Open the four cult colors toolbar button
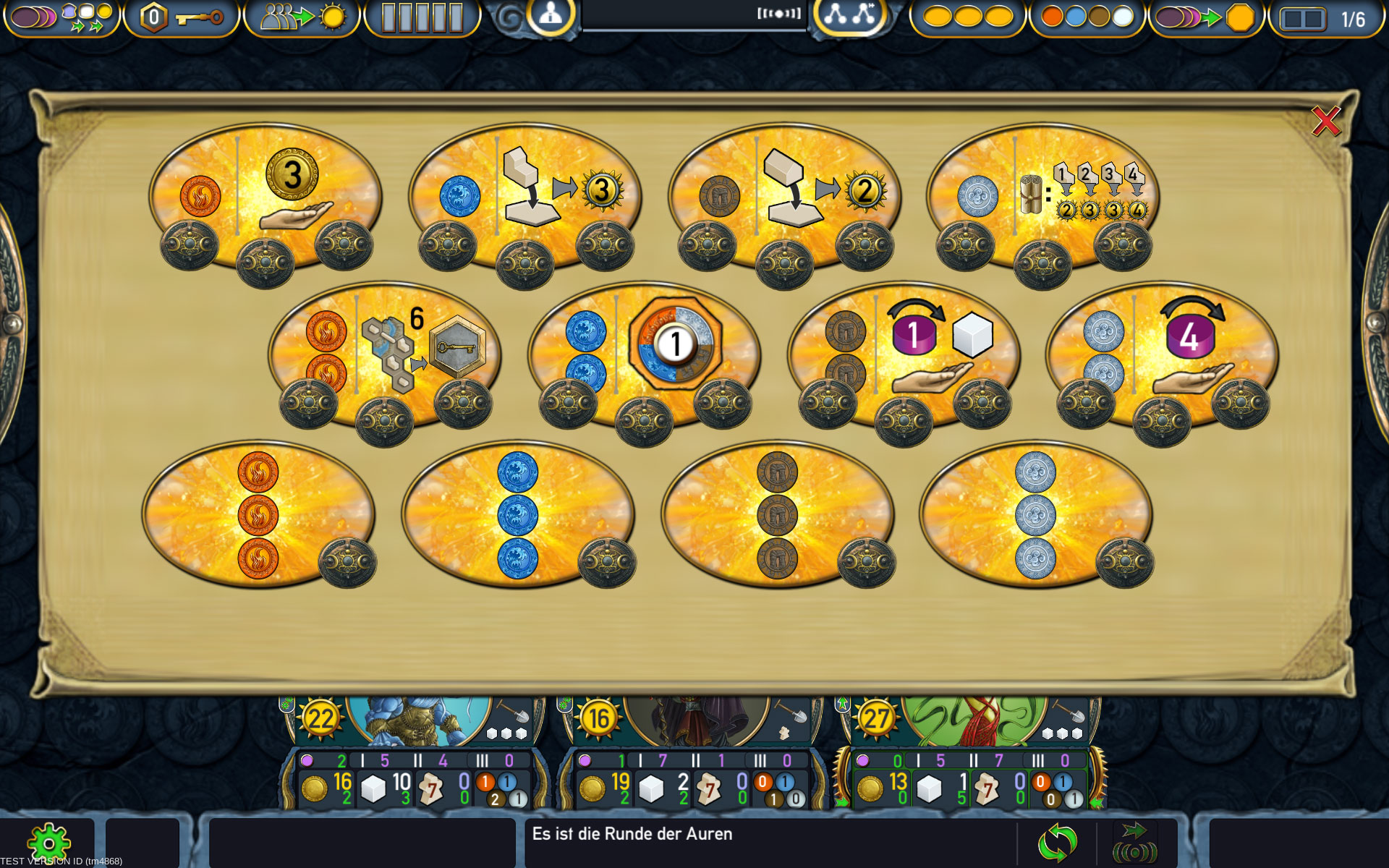The image size is (1389, 868). [1087, 17]
